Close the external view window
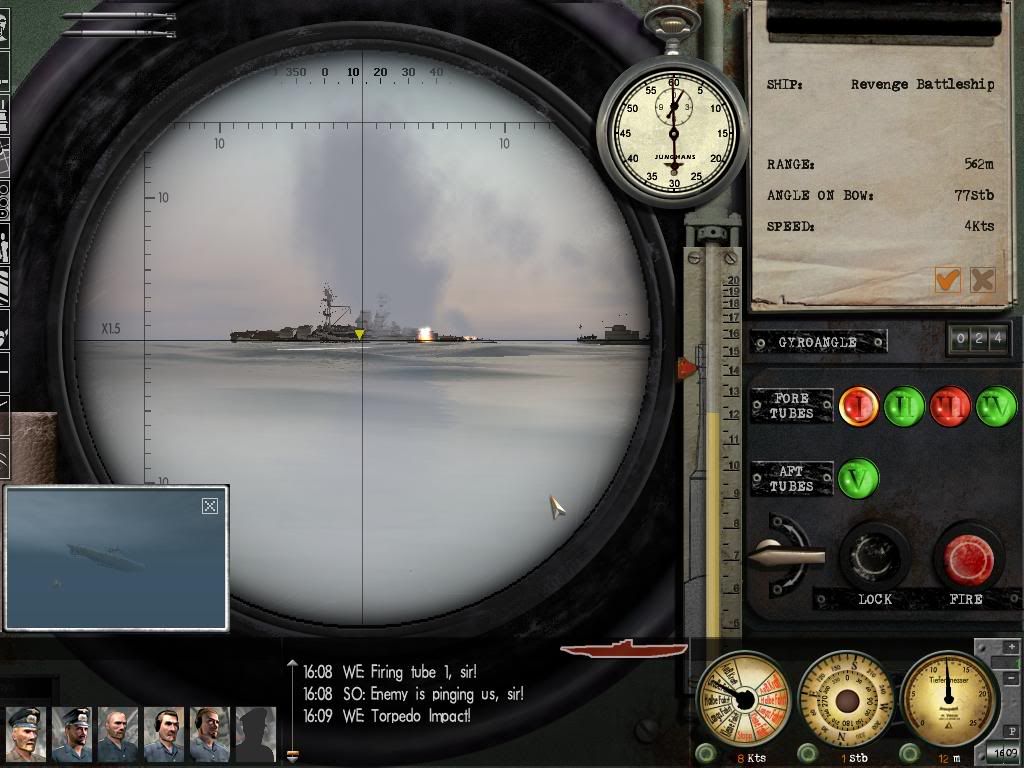 (210, 506)
